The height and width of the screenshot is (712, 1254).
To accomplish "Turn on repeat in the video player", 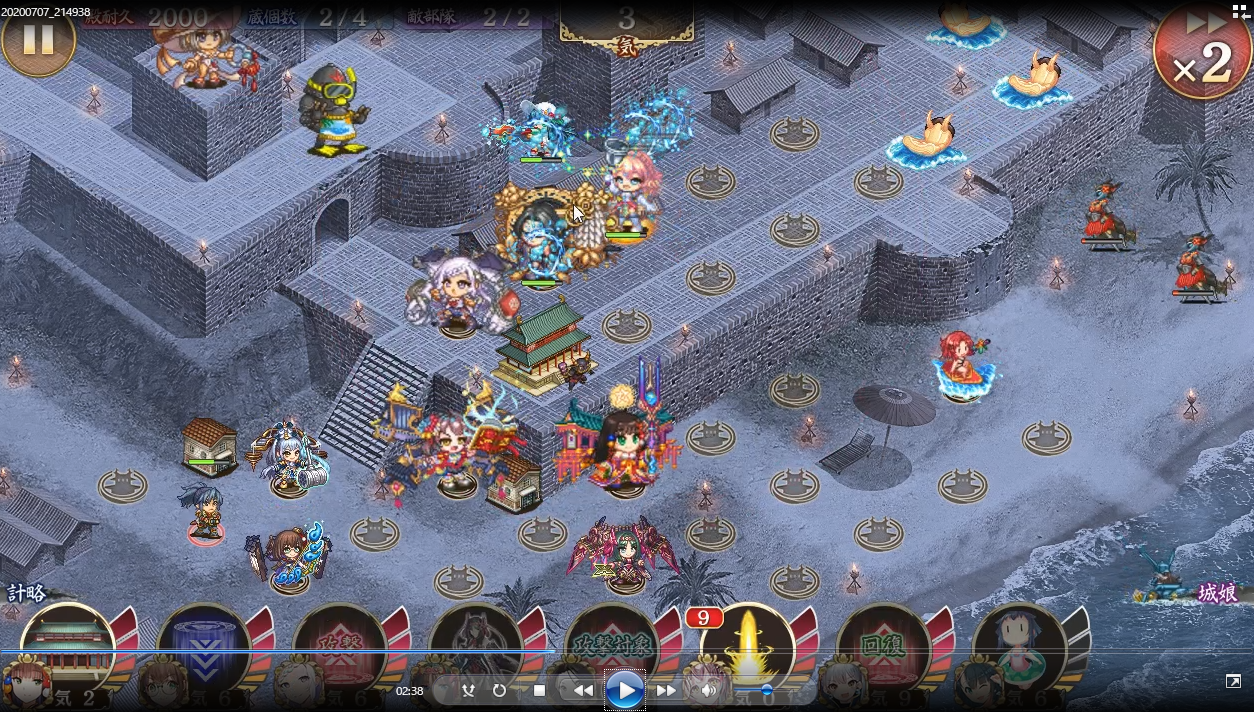I will [x=499, y=690].
